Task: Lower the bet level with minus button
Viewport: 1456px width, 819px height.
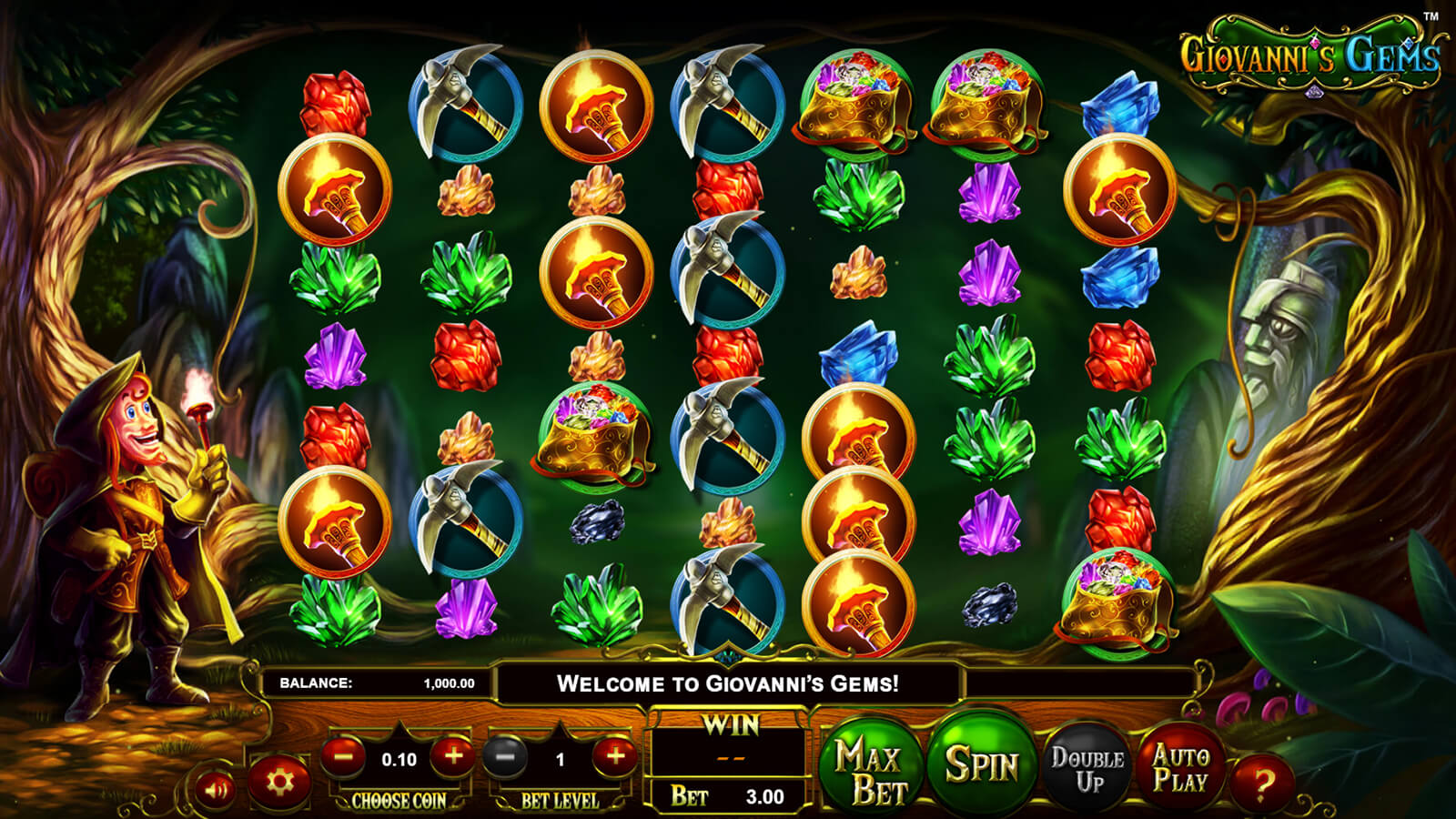Action: tap(505, 756)
